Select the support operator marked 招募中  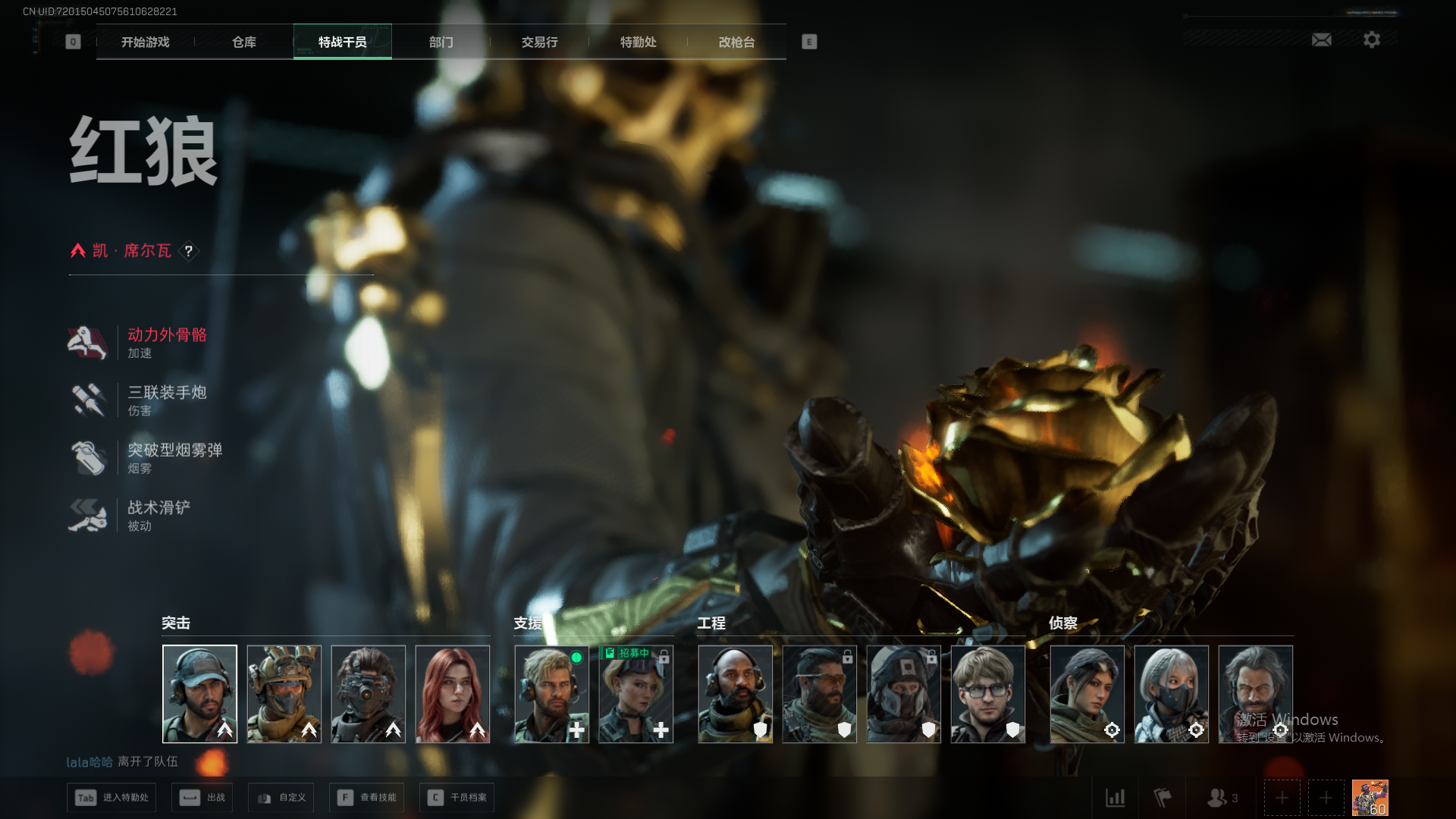pos(635,694)
